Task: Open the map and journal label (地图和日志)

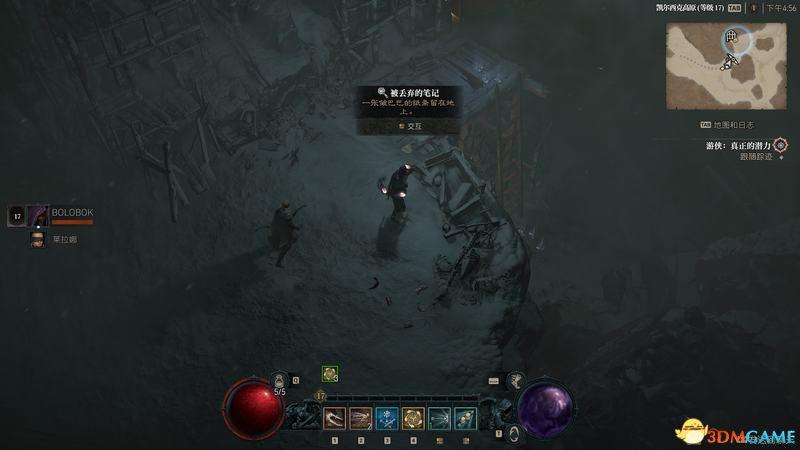Action: tap(734, 125)
